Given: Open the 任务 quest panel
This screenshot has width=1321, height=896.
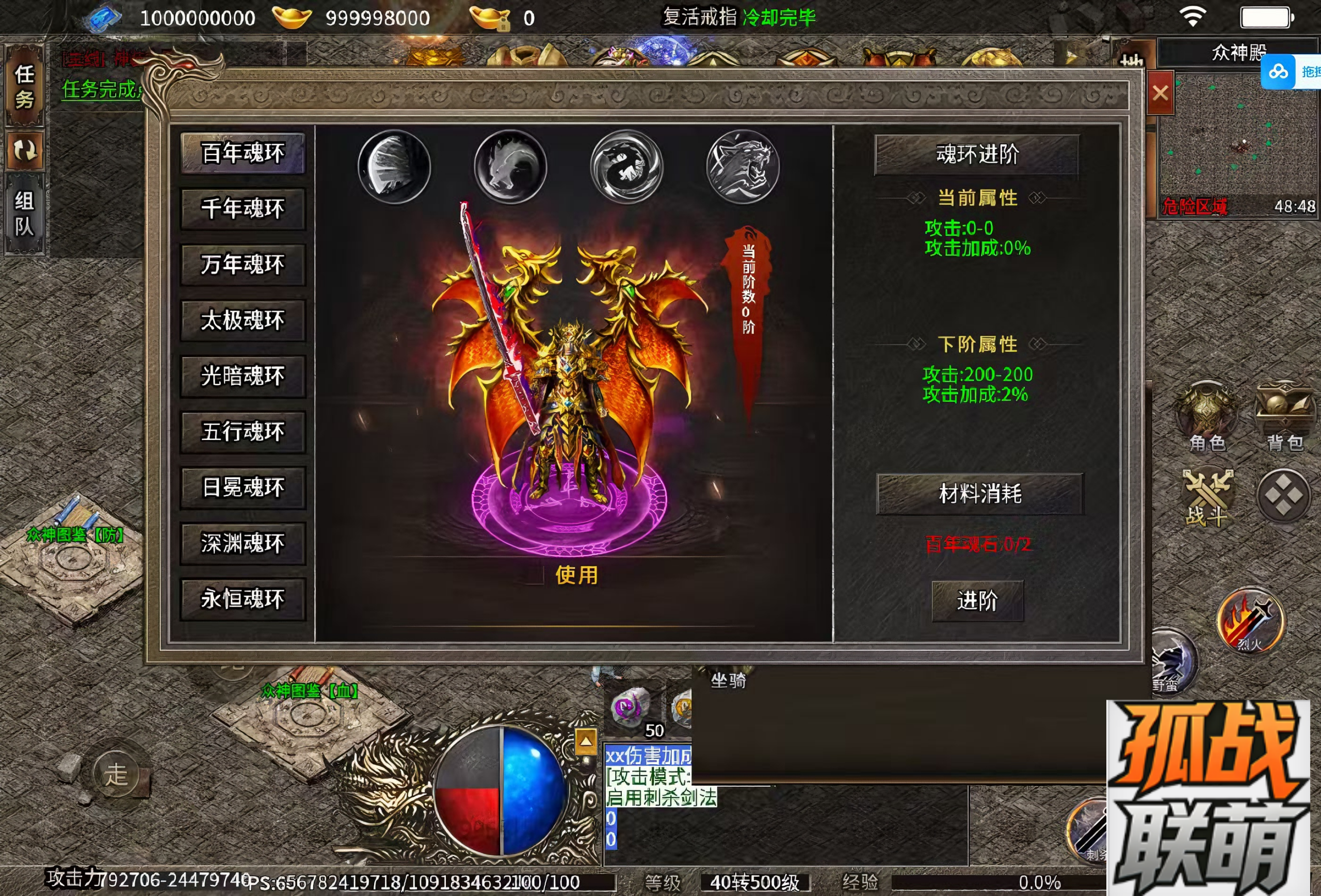Looking at the screenshot, I should point(24,86).
